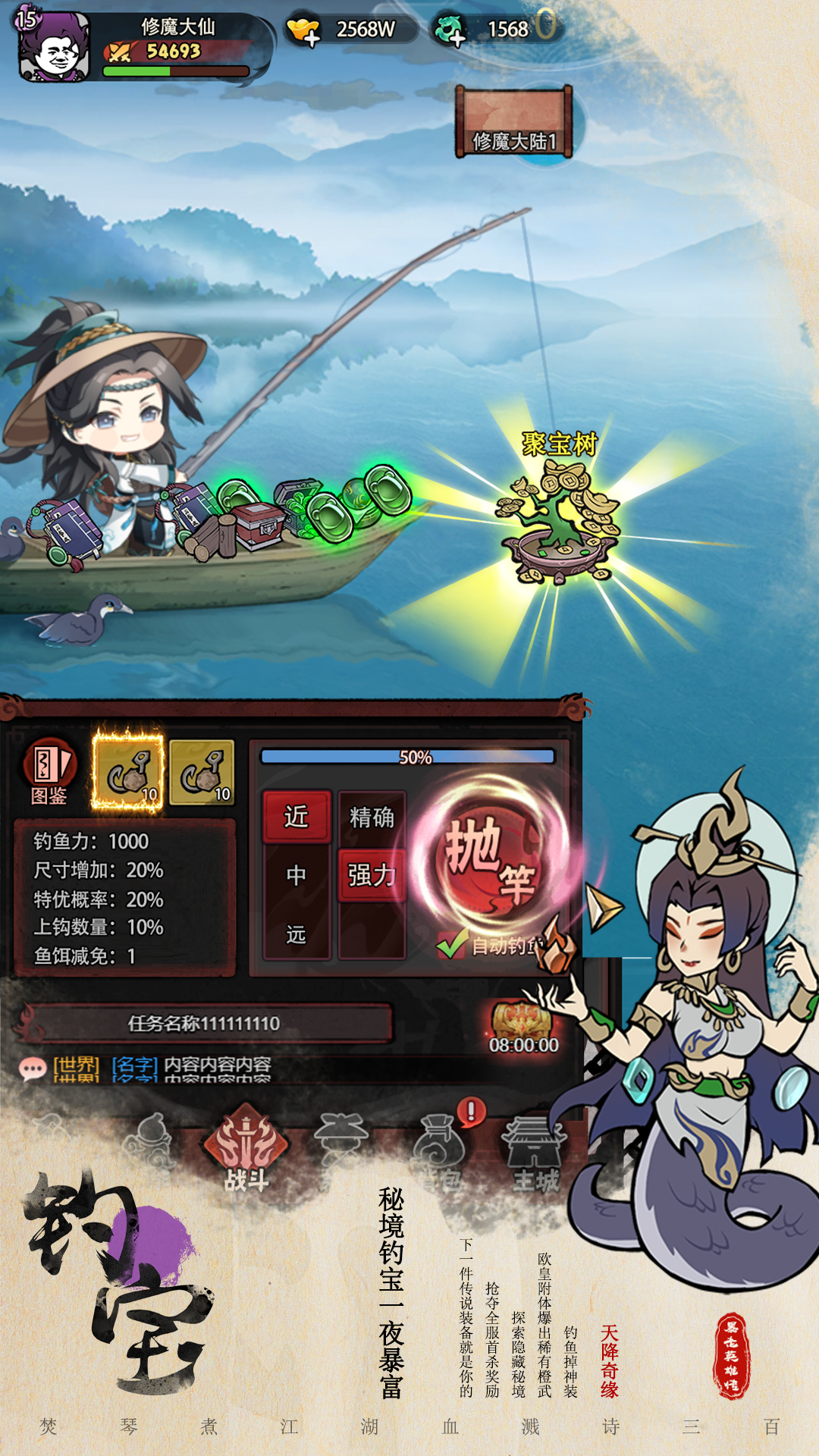Add more gold ingot currency
819x1456 pixels.
[304, 30]
